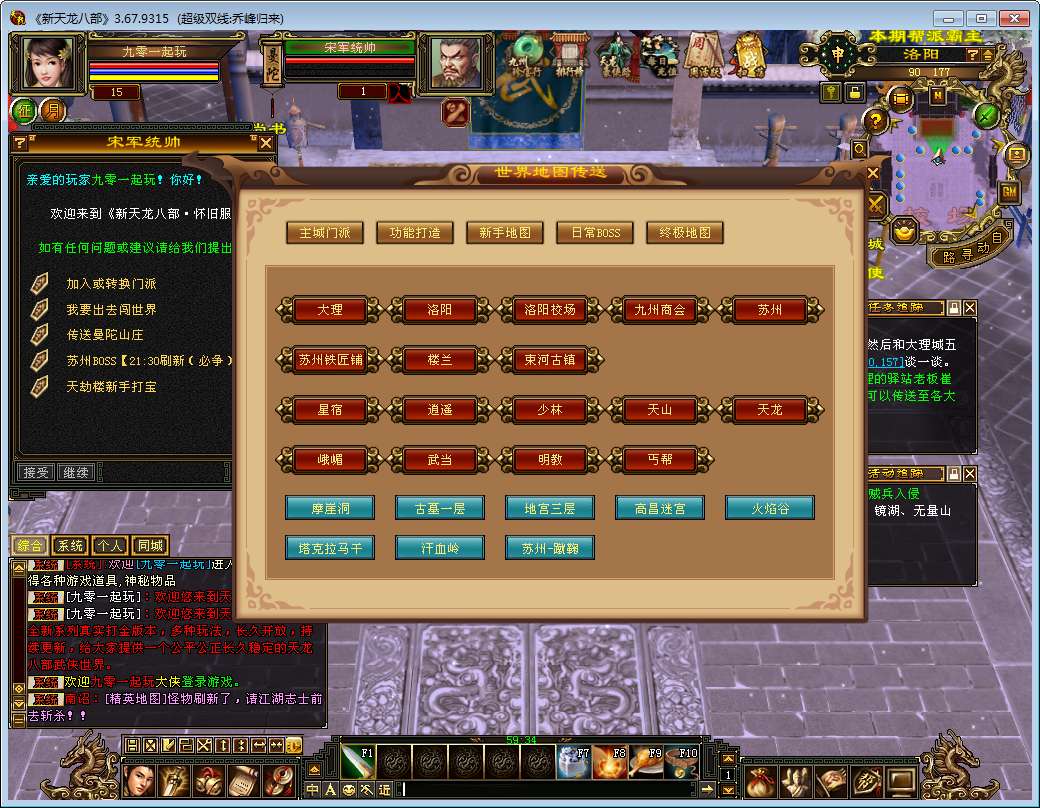Show the 日常BOSS map list

click(x=595, y=233)
